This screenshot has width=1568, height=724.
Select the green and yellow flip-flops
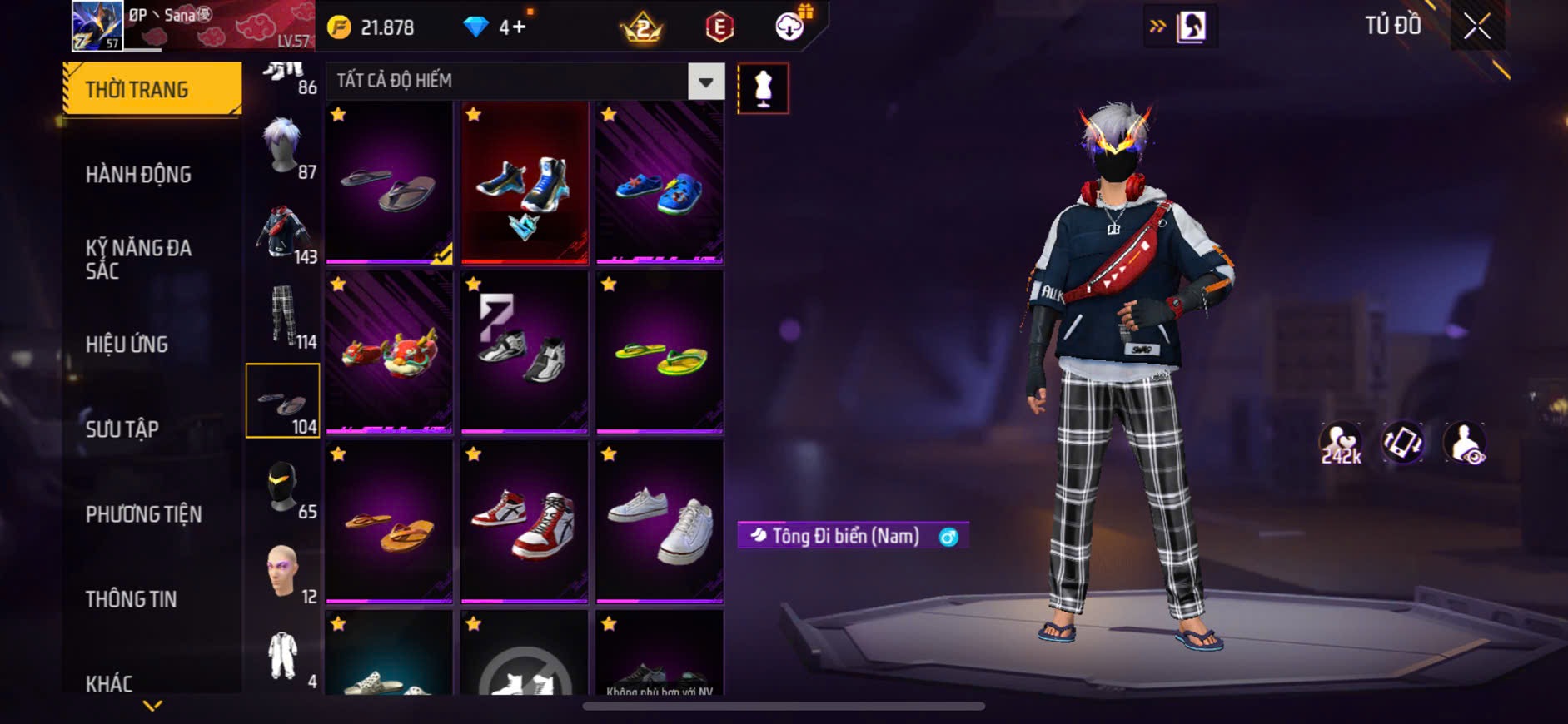point(660,351)
